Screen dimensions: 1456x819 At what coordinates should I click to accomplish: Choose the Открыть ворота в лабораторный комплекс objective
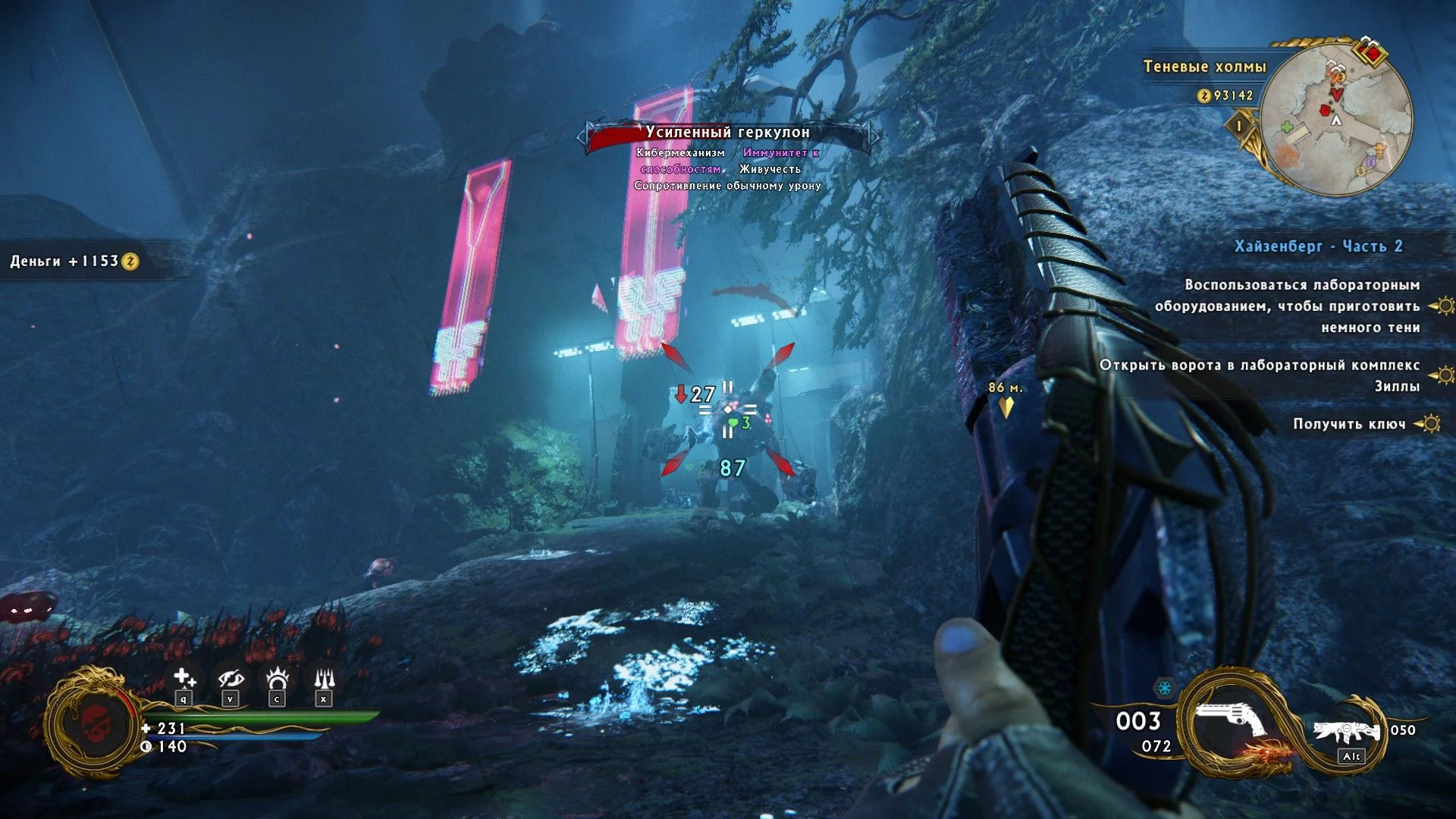click(x=1260, y=375)
